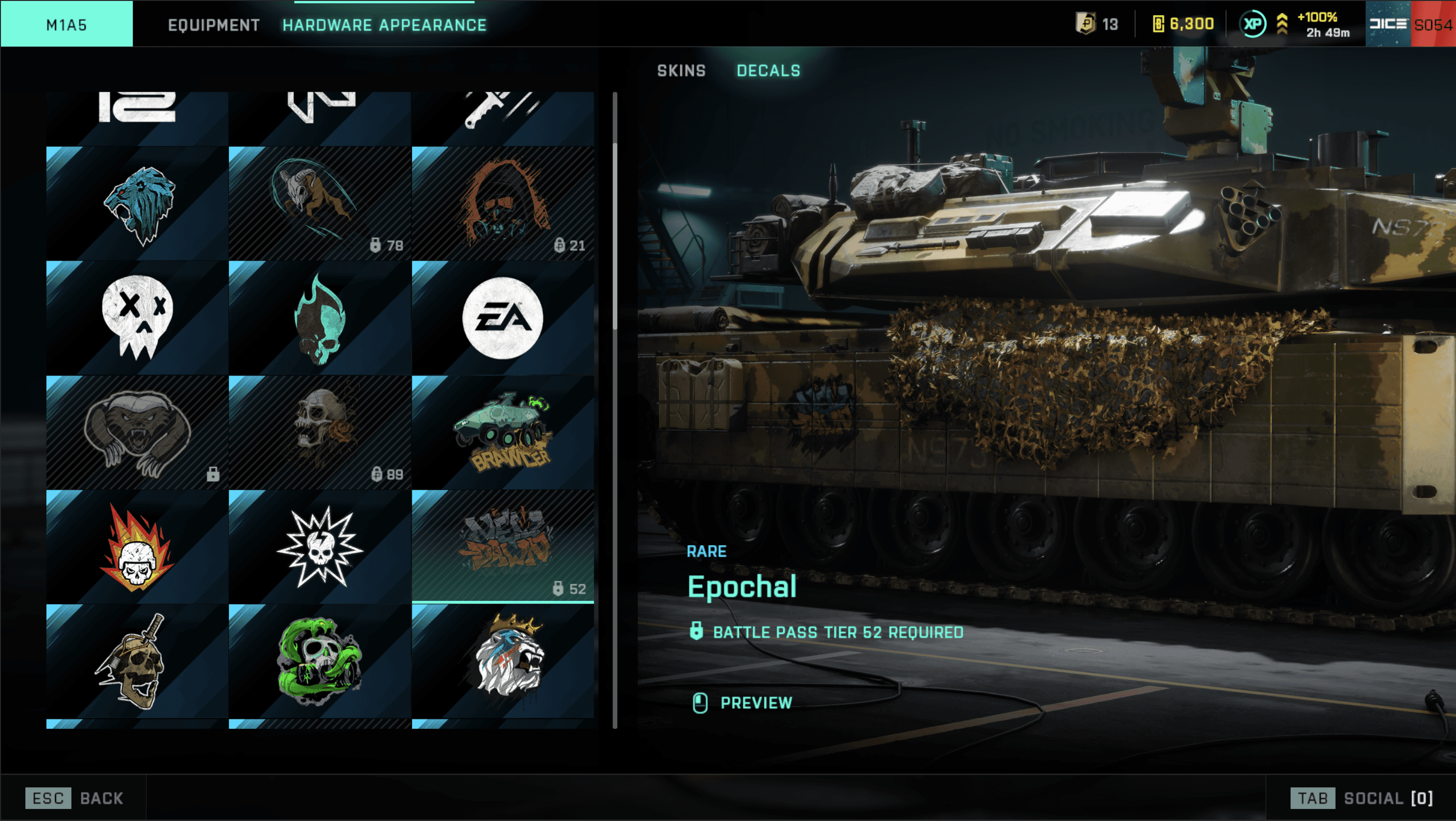The height and width of the screenshot is (821, 1456).
Task: Pick the hooded gas mask decal
Action: click(503, 203)
